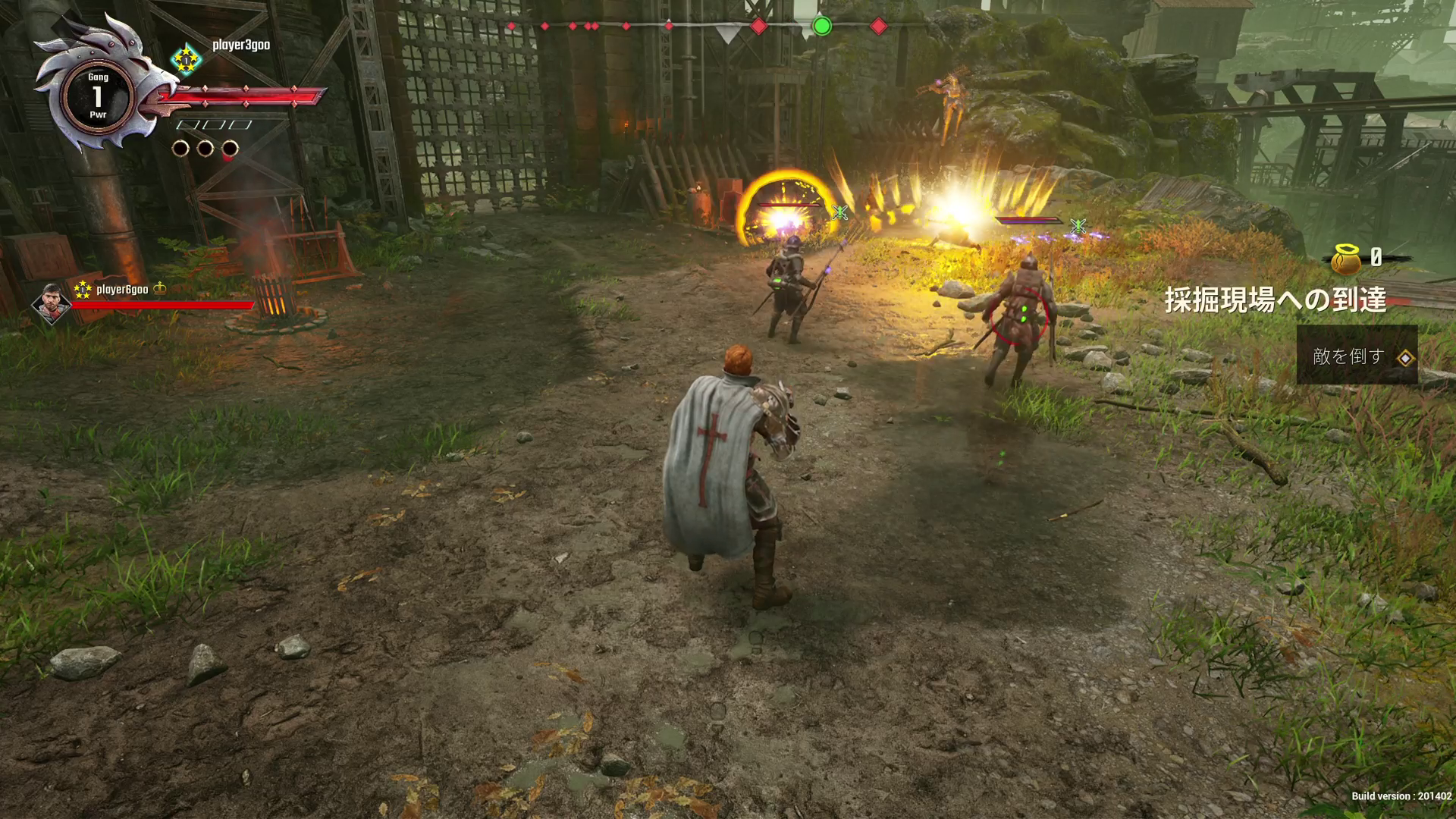Click player6goo's teammate portrait
The width and height of the screenshot is (1456, 819).
[51, 303]
